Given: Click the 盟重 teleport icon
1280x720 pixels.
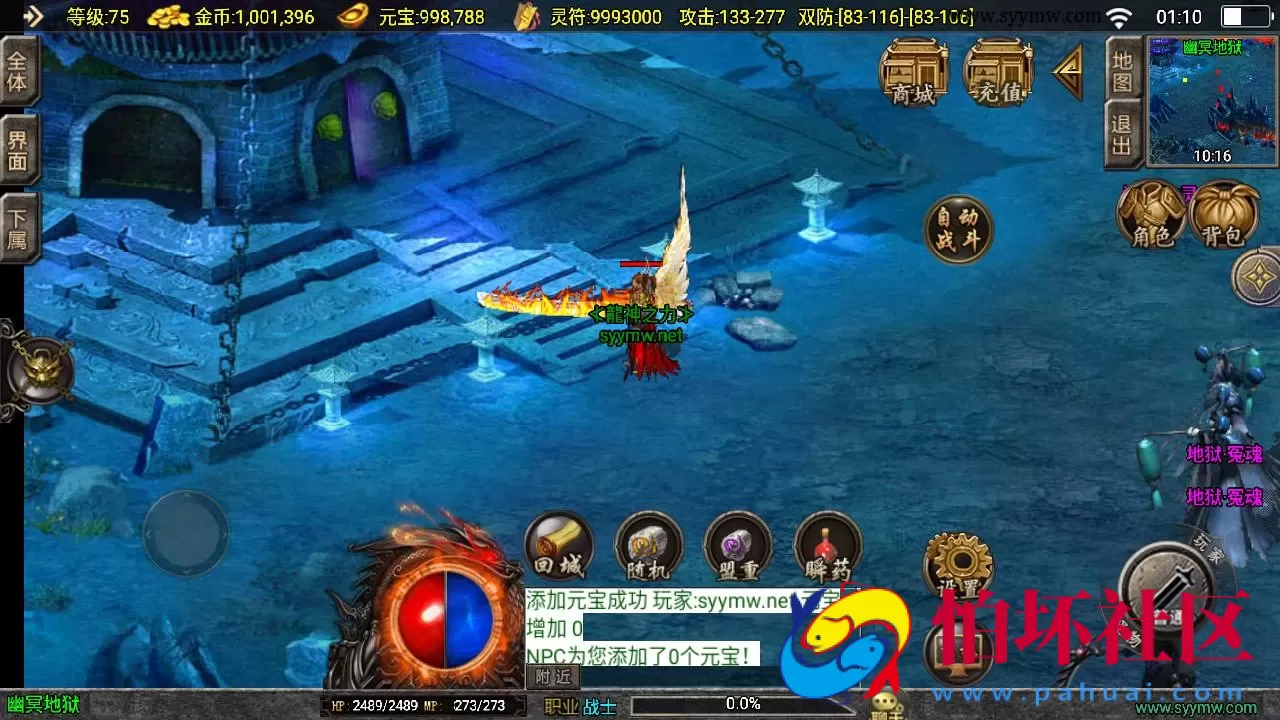Looking at the screenshot, I should (x=738, y=545).
